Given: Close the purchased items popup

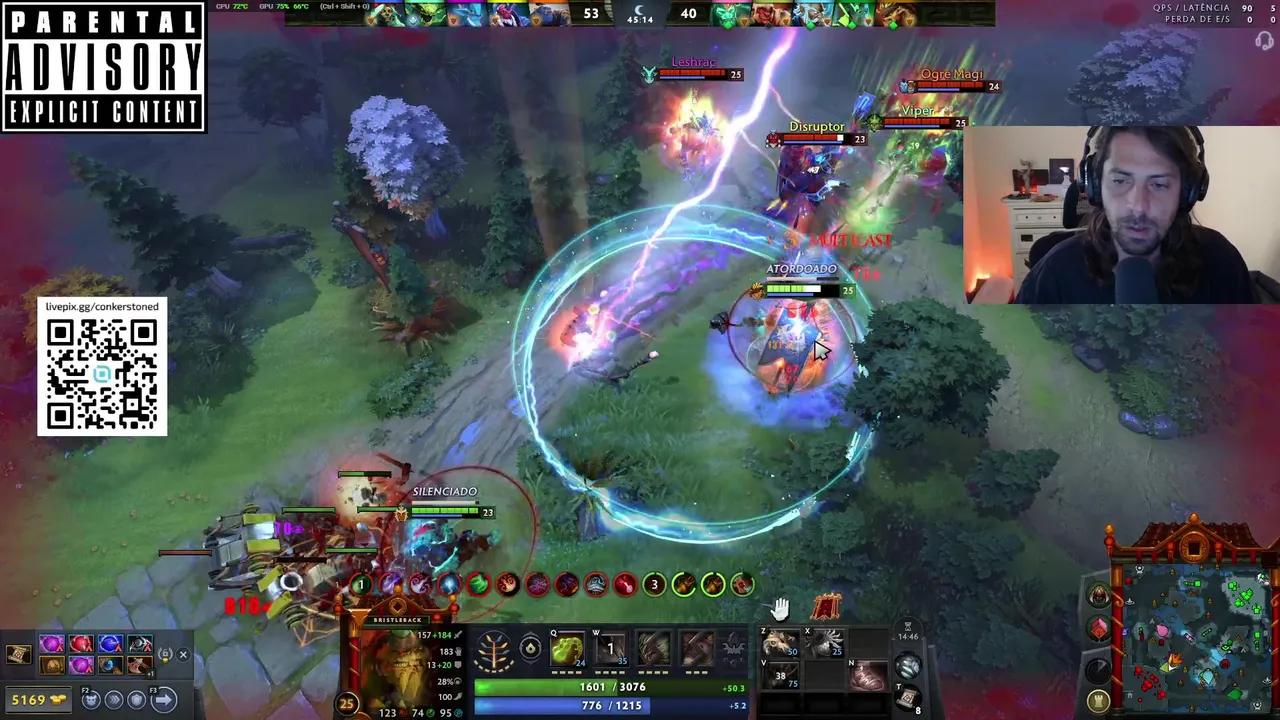Looking at the screenshot, I should coord(184,654).
